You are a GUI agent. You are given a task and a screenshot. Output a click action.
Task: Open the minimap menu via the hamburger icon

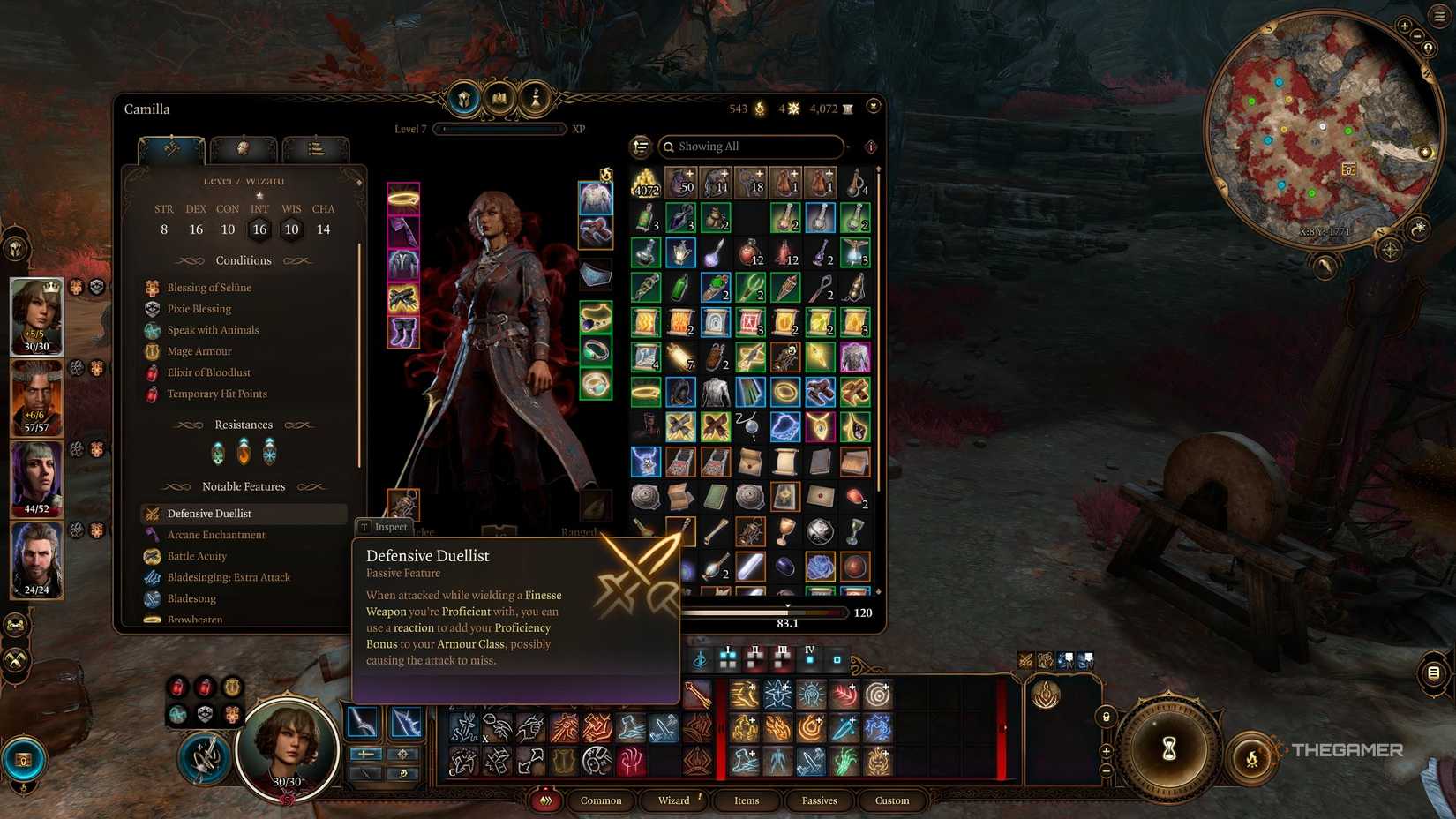(1438, 17)
